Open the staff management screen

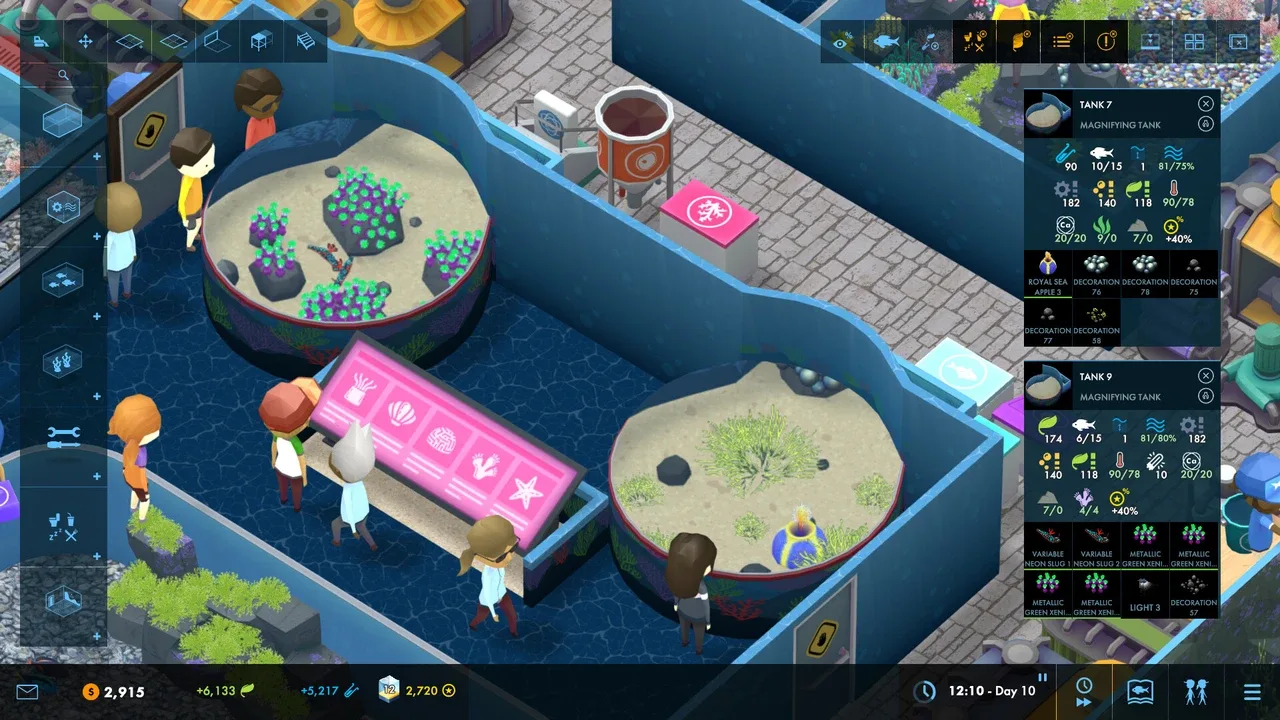(x=1196, y=691)
